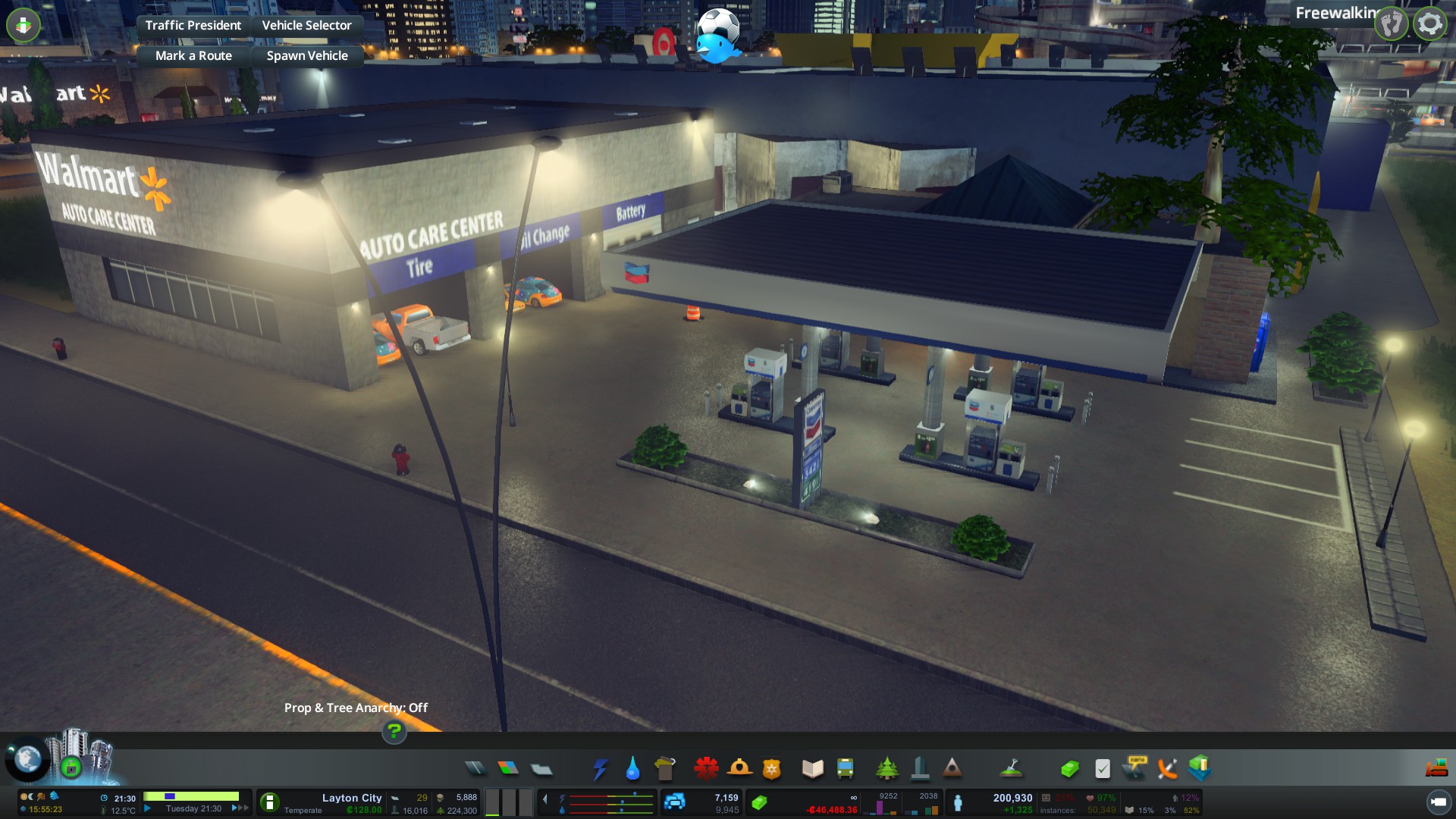Click the Spawn Vehicle button
Image resolution: width=1456 pixels, height=819 pixels.
307,55
